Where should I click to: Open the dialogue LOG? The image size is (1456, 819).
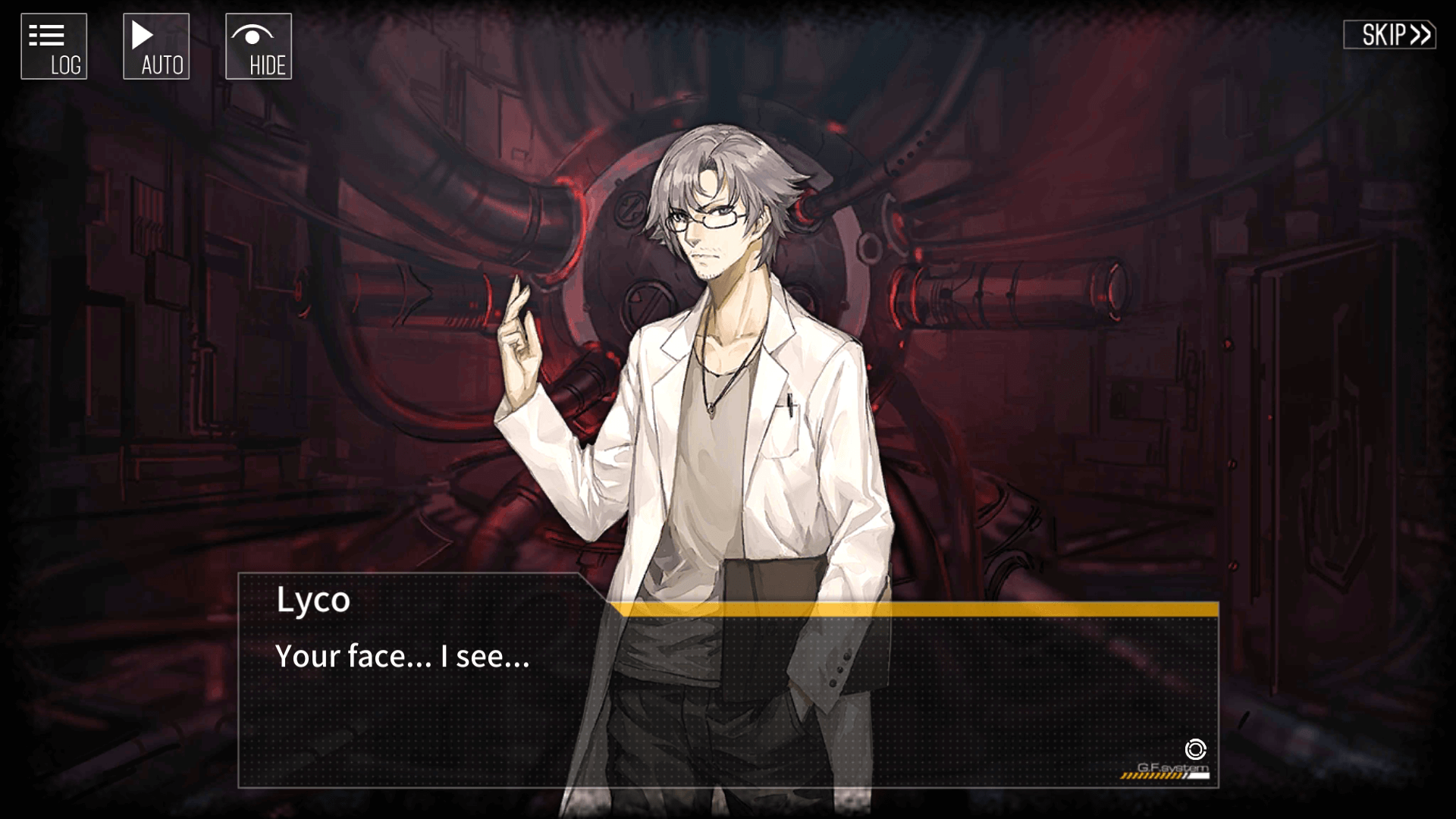54,46
